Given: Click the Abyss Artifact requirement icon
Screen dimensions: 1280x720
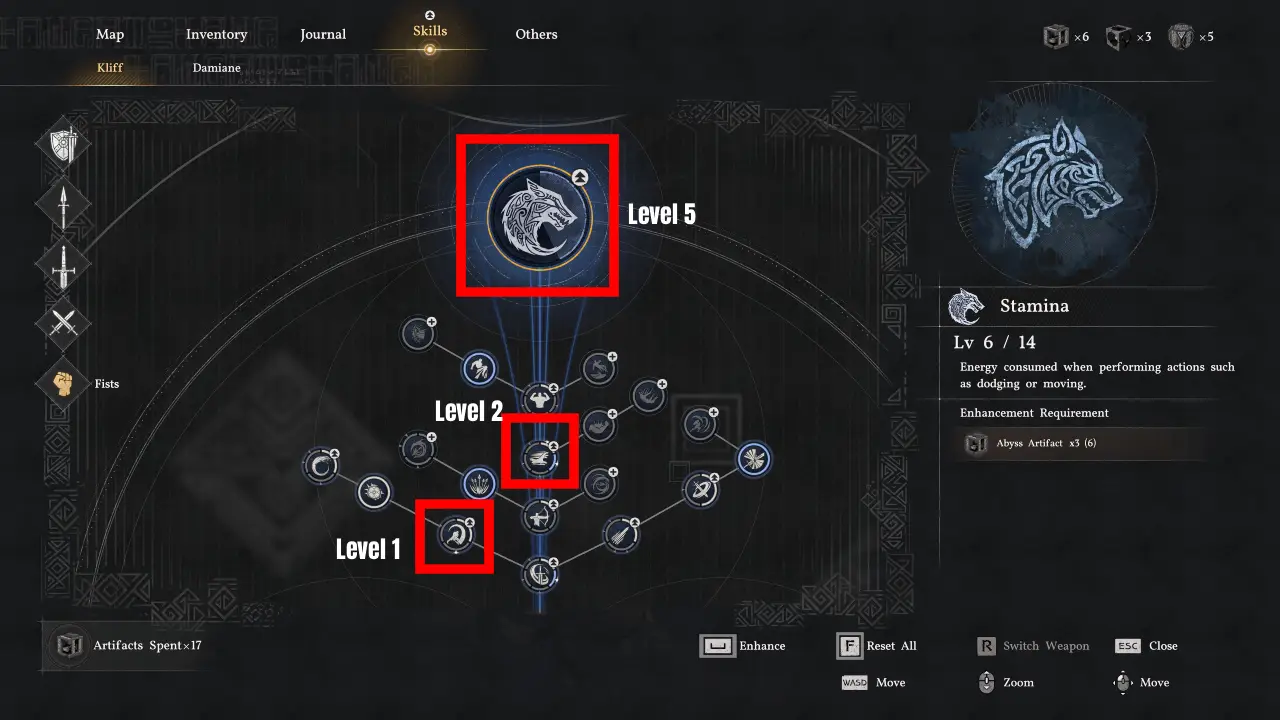Looking at the screenshot, I should (975, 443).
